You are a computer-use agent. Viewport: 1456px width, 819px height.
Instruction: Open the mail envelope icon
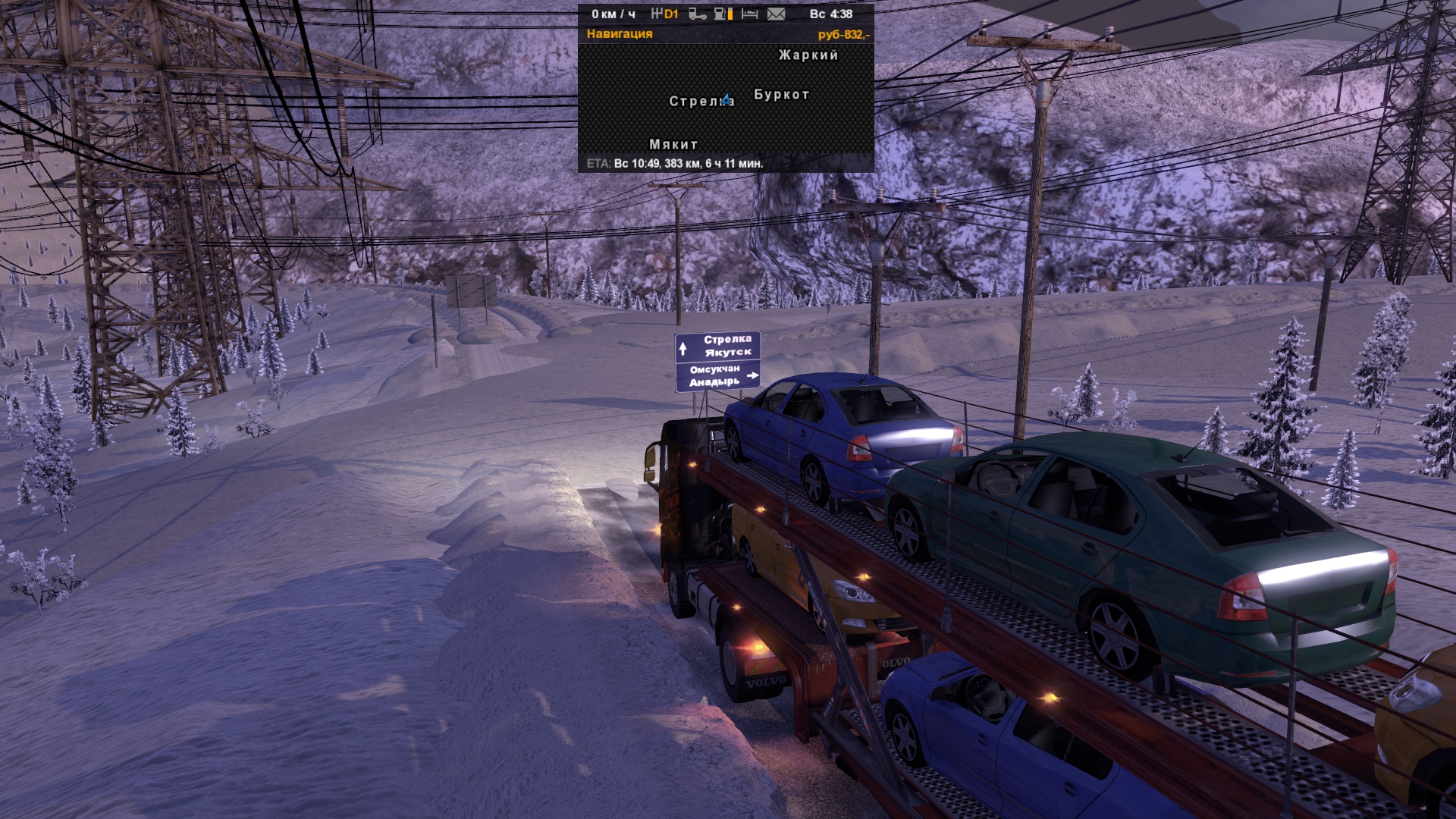click(776, 14)
